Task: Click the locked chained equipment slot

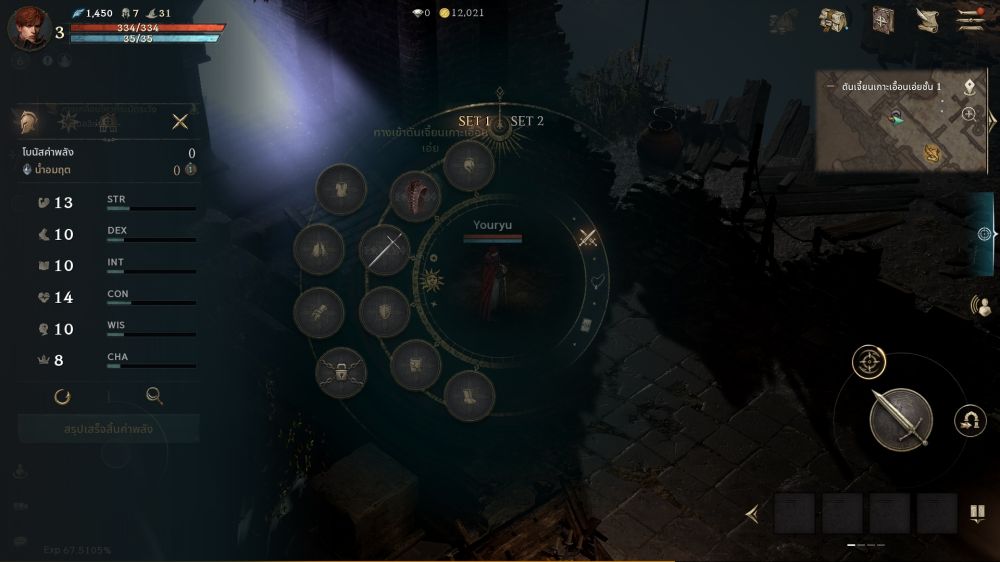Action: click(340, 373)
